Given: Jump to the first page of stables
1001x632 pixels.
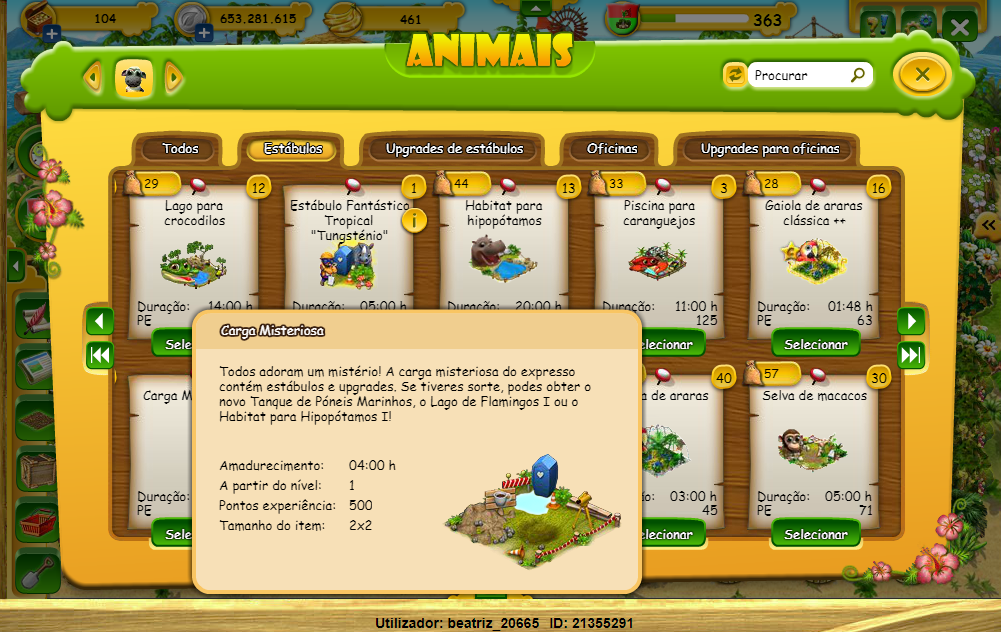Looking at the screenshot, I should [100, 355].
